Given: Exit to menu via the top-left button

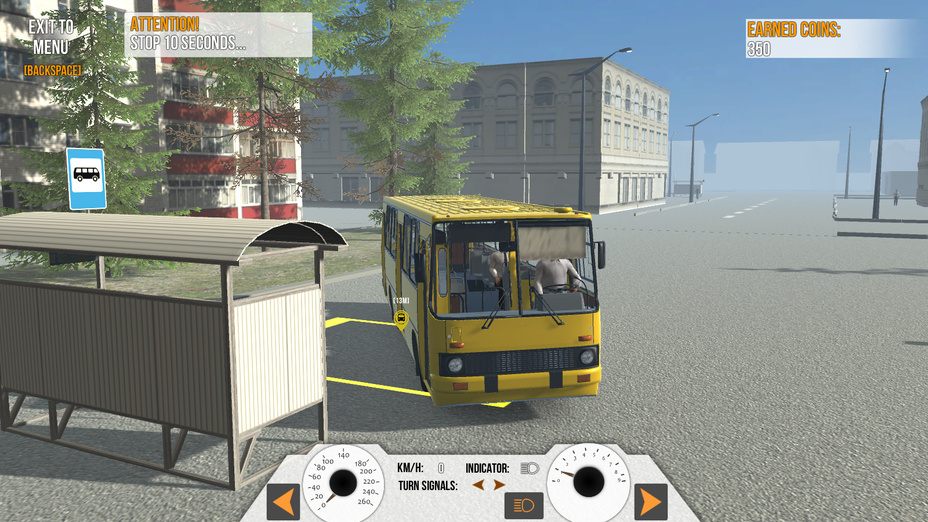Looking at the screenshot, I should (51, 37).
